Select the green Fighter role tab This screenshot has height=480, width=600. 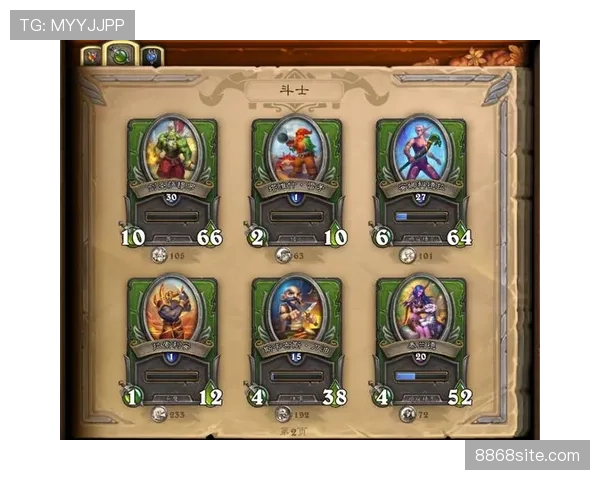tap(121, 54)
